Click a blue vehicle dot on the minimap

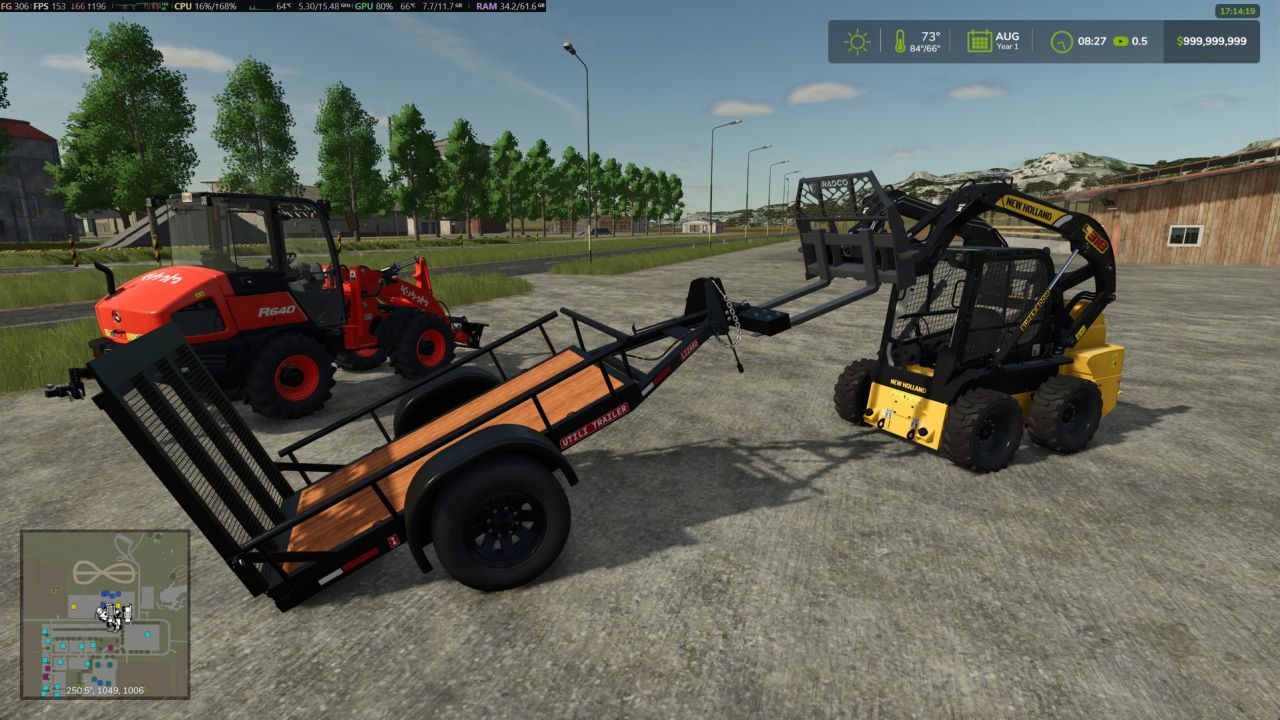(x=106, y=592)
